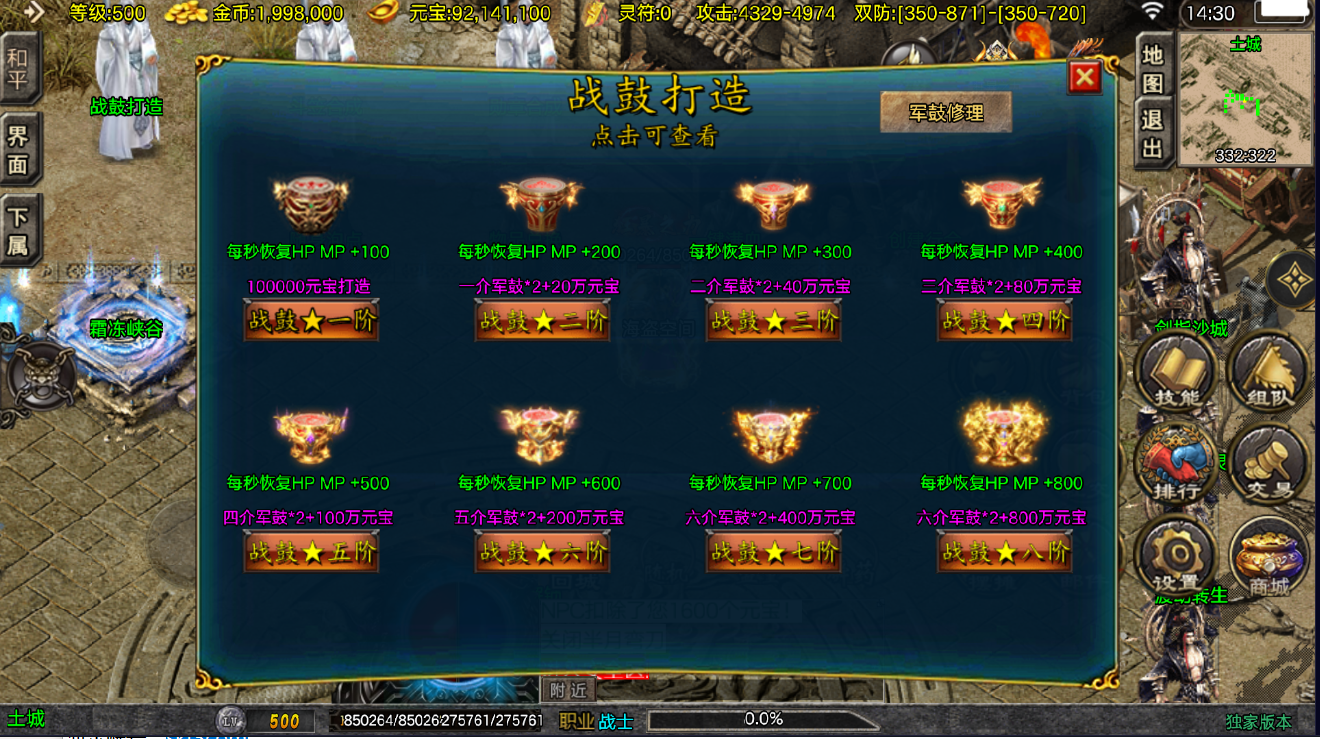1320x739 pixels.
Task: Open the 设置 settings gear
Action: point(1176,557)
